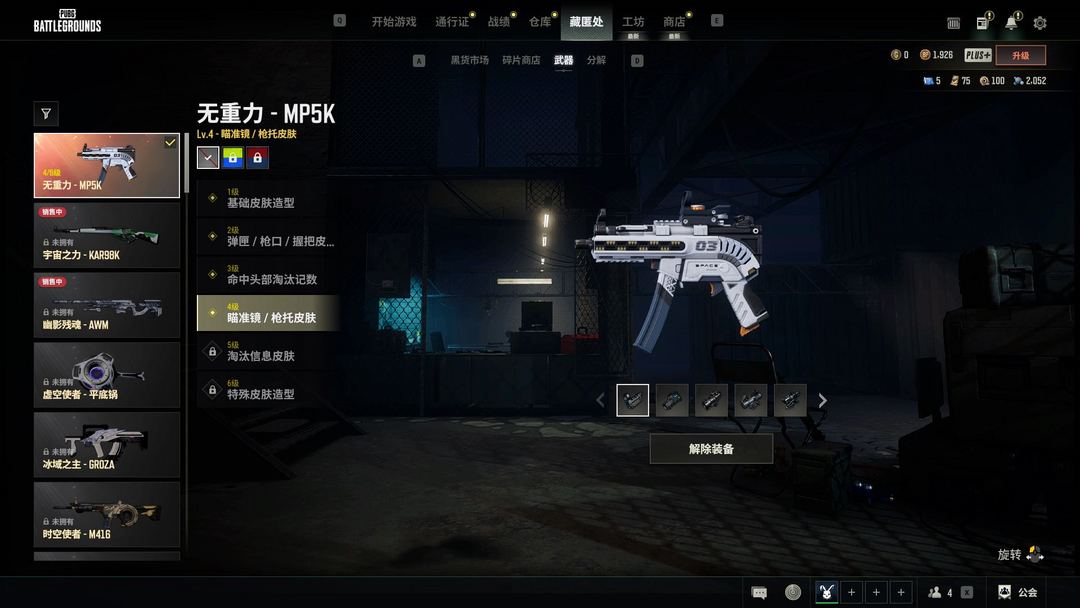The image size is (1080, 608).
Task: Open the 分解 salvage sub-tab
Action: 596,60
